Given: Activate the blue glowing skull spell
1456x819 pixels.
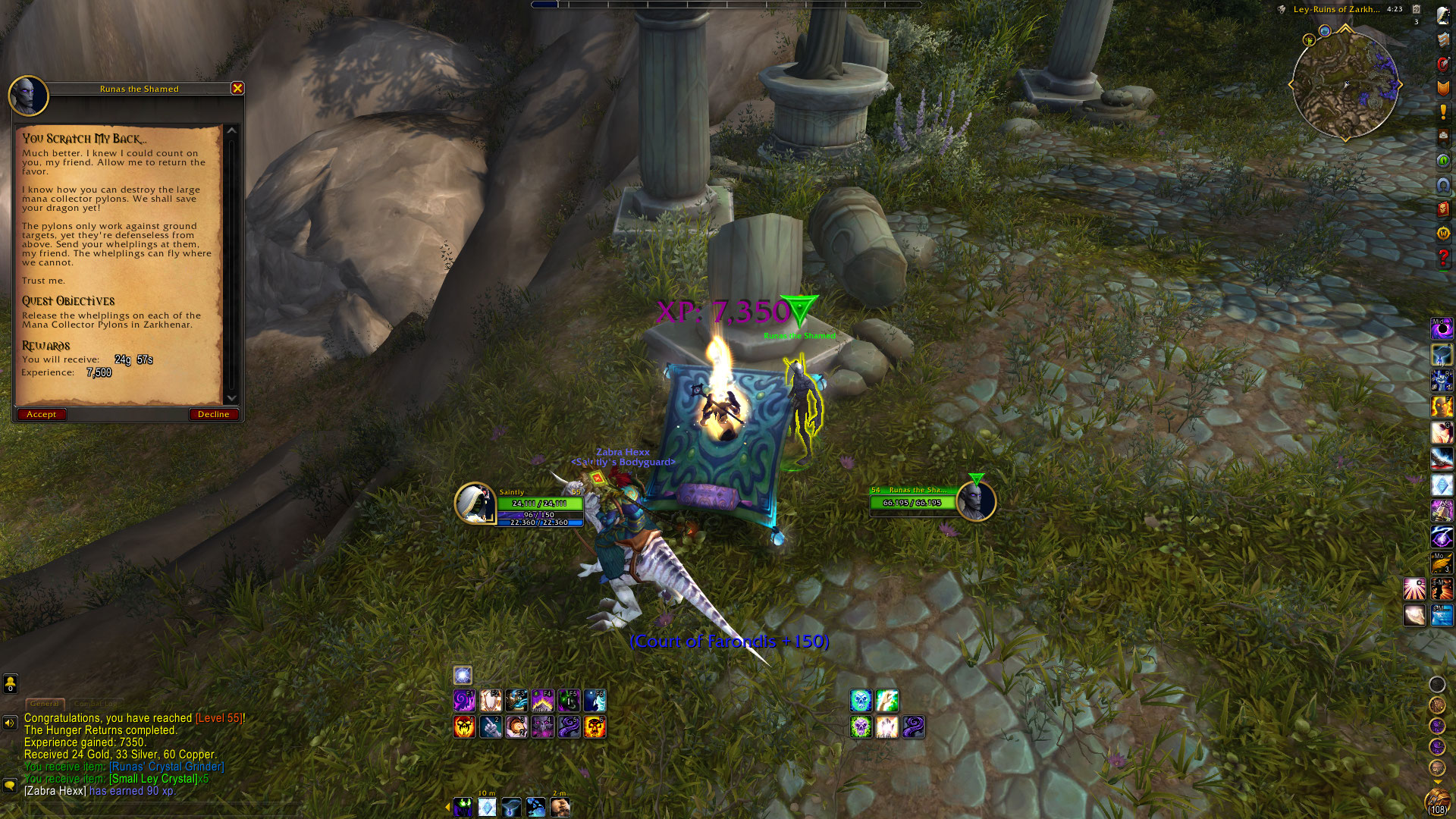Looking at the screenshot, I should 861,700.
